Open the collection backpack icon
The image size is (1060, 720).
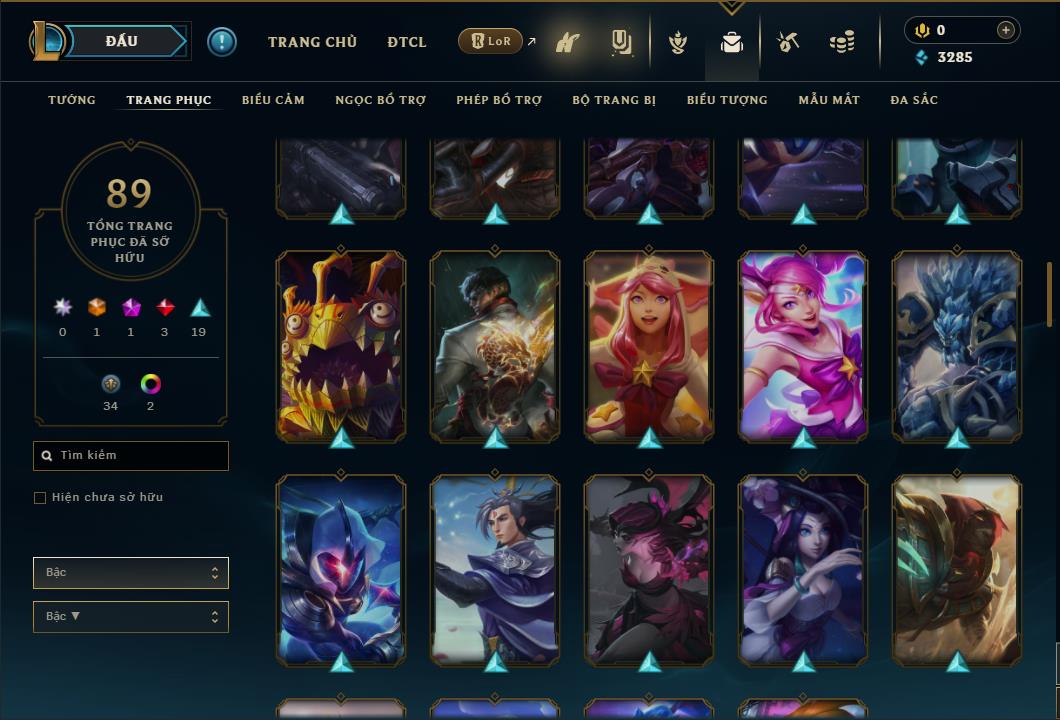732,43
